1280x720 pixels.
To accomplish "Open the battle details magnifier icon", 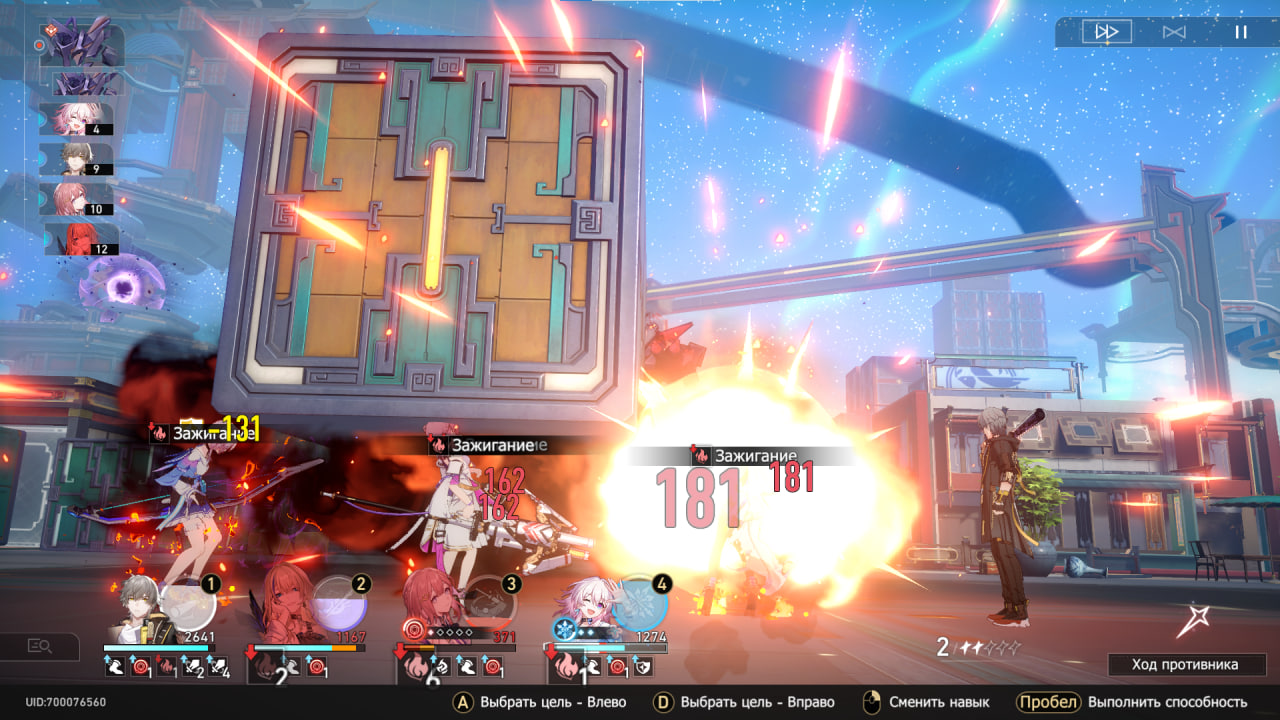I will pos(40,646).
